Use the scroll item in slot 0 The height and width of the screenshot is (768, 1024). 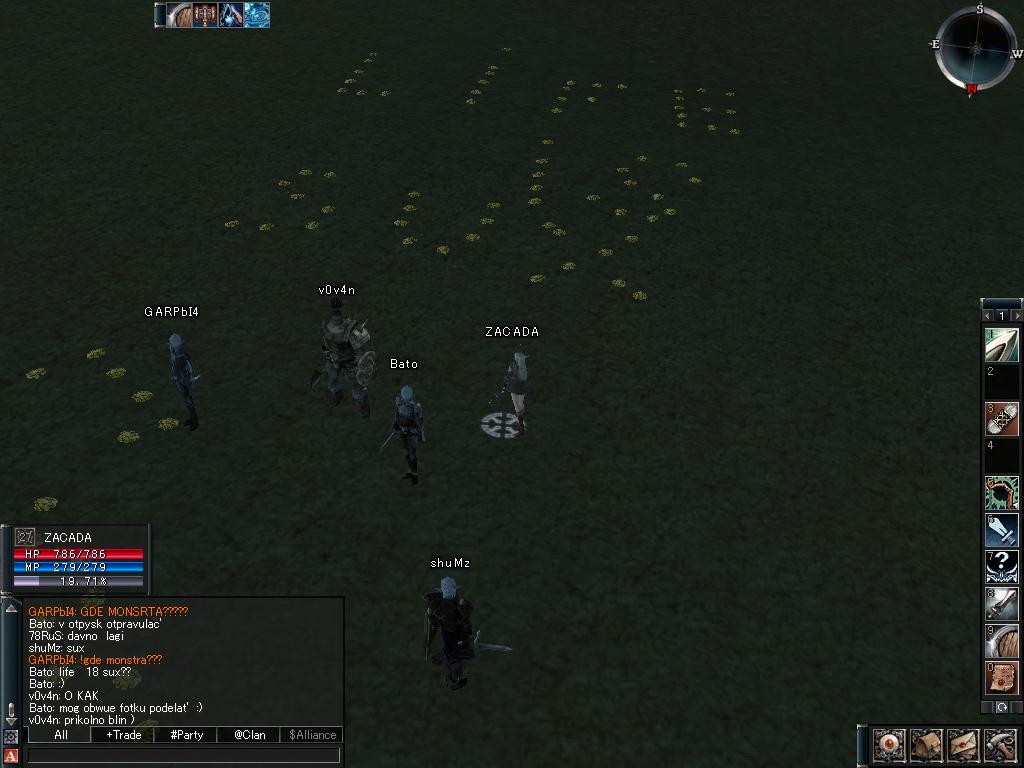click(x=1002, y=678)
